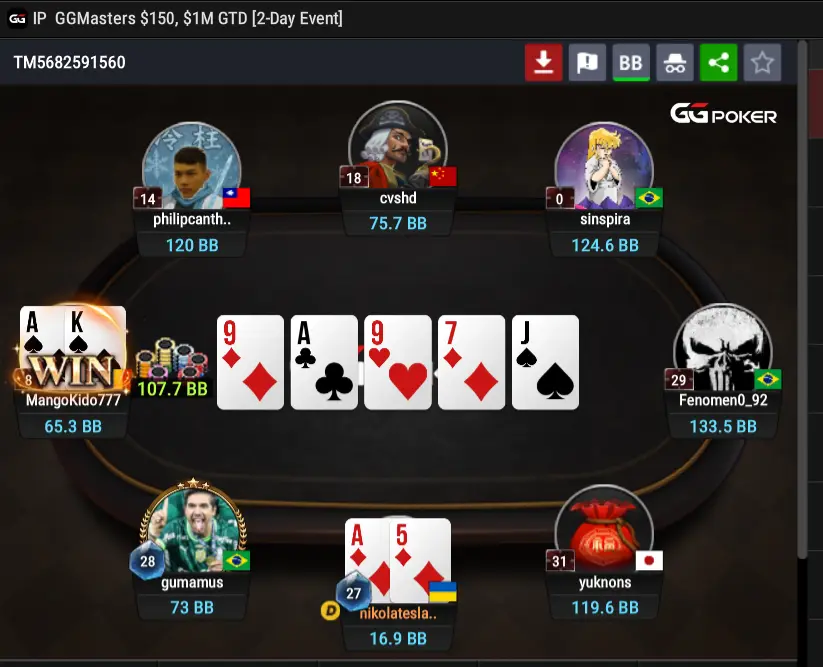Toggle the incognito hat-and-glasses button
823x667 pixels.
point(675,63)
